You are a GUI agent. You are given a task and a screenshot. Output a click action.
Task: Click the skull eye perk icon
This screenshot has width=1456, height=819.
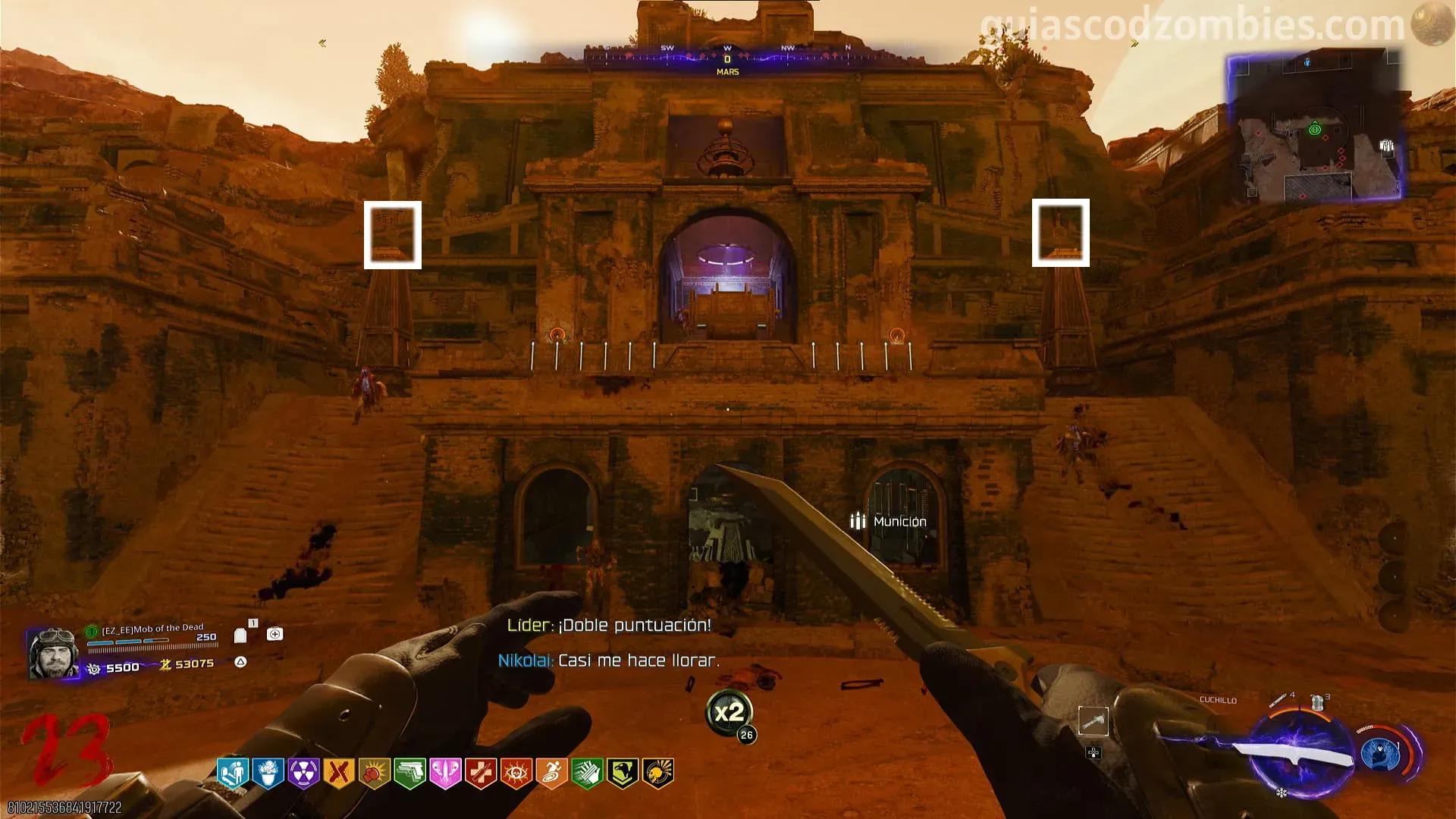pyautogui.click(x=516, y=773)
